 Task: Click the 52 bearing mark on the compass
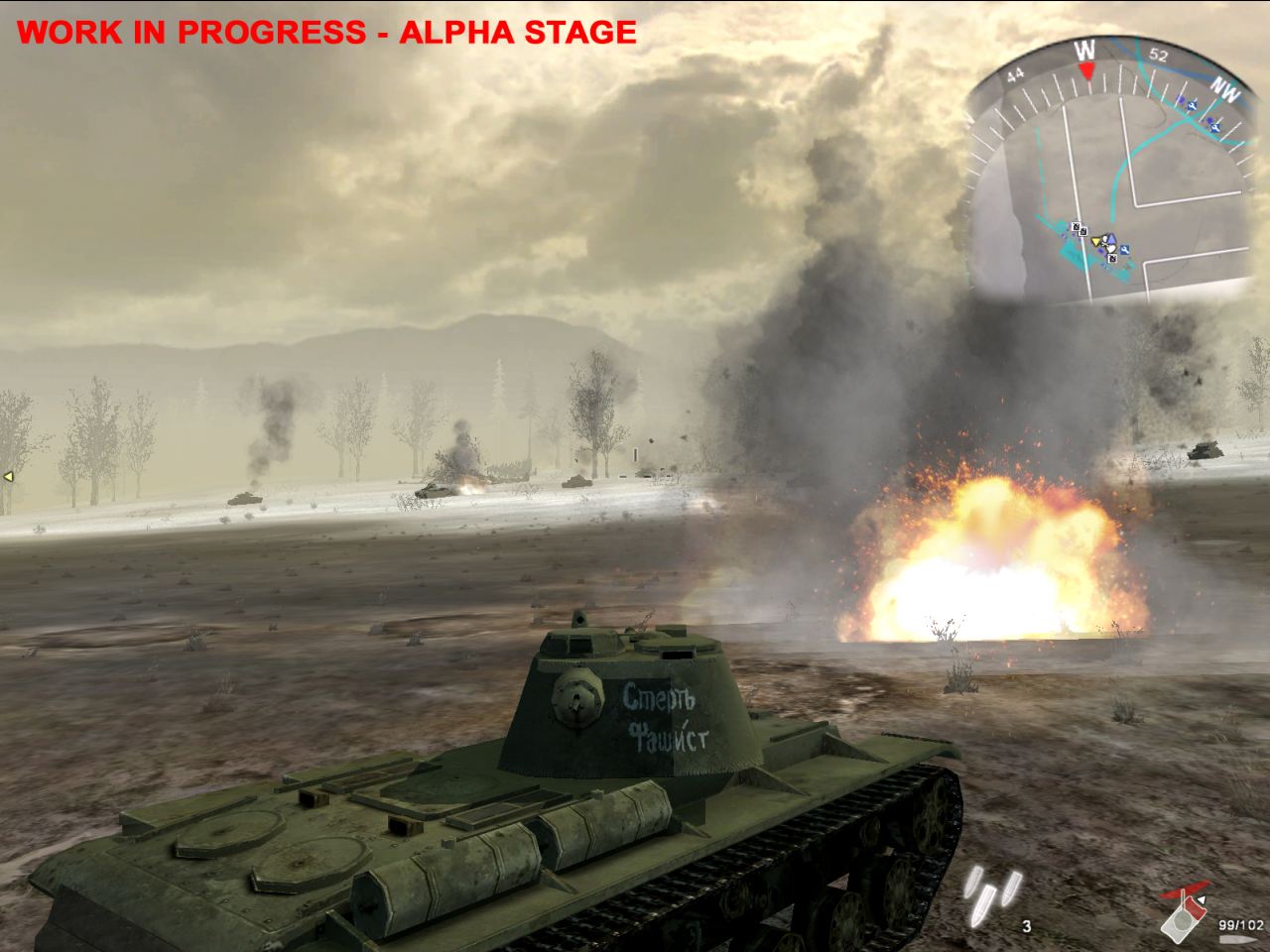click(1158, 56)
